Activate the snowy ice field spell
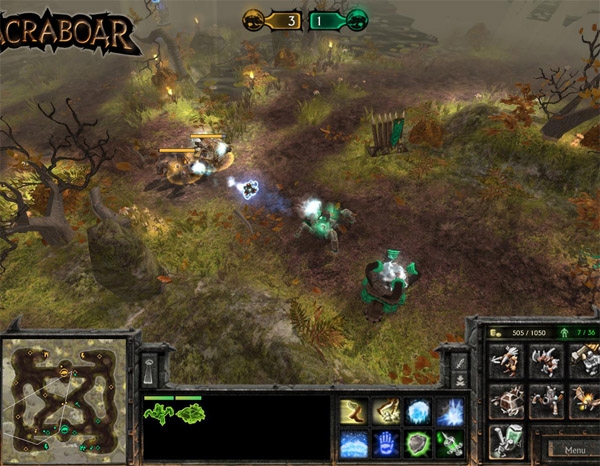This screenshot has height=466, width=600. tap(352, 443)
